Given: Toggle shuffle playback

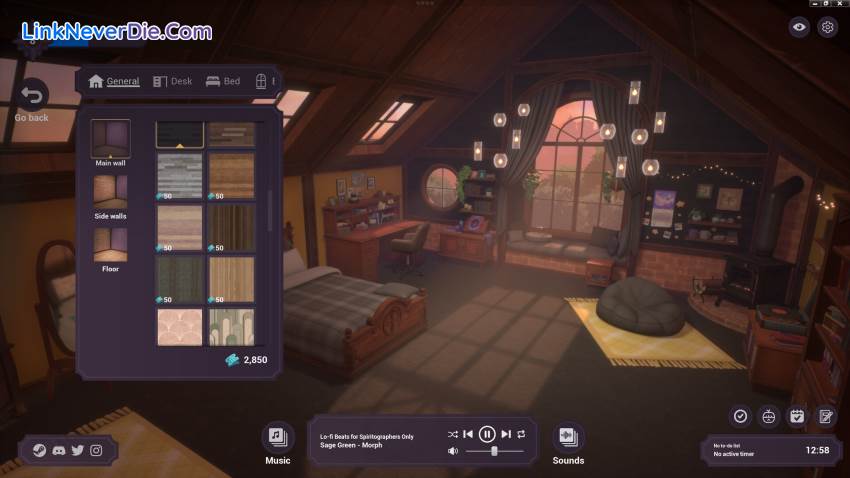Looking at the screenshot, I should (452, 434).
